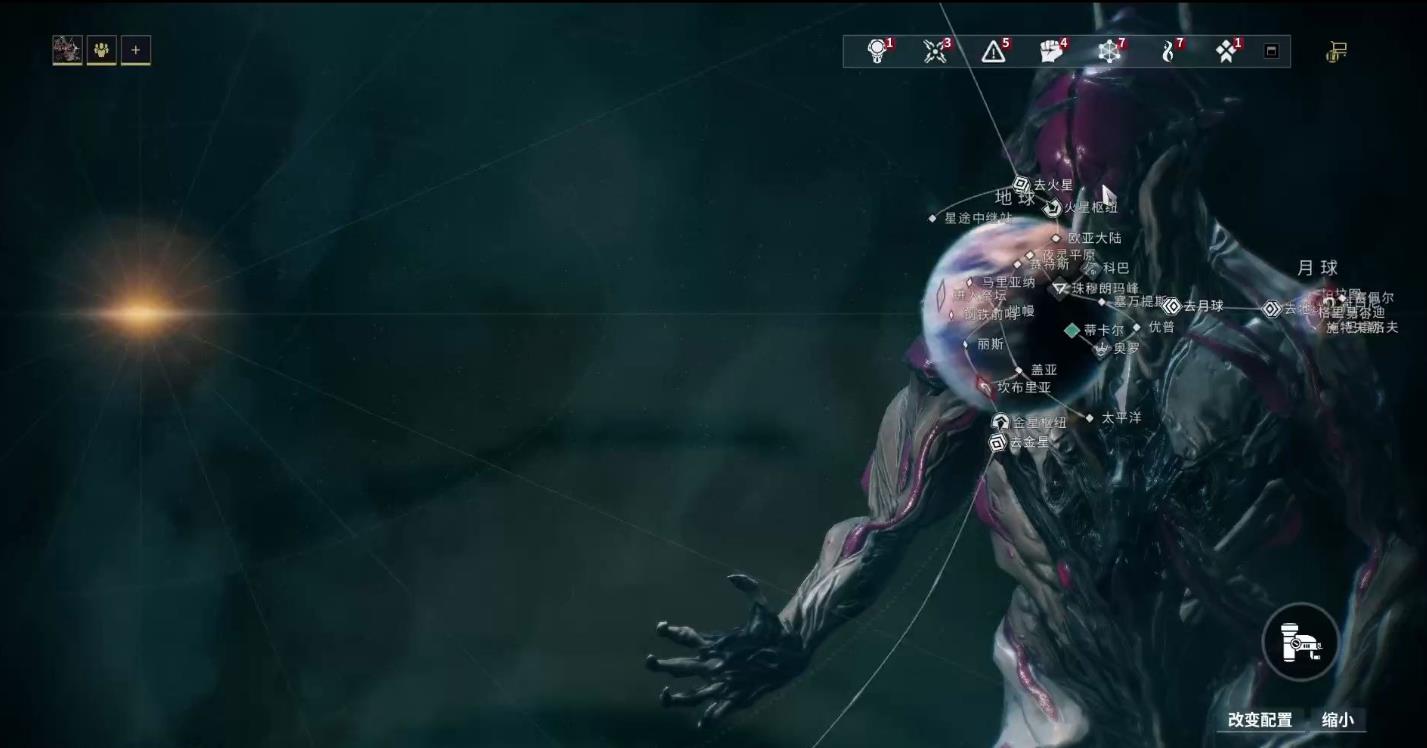Choose the 星途中继站 relay node

pos(933,218)
